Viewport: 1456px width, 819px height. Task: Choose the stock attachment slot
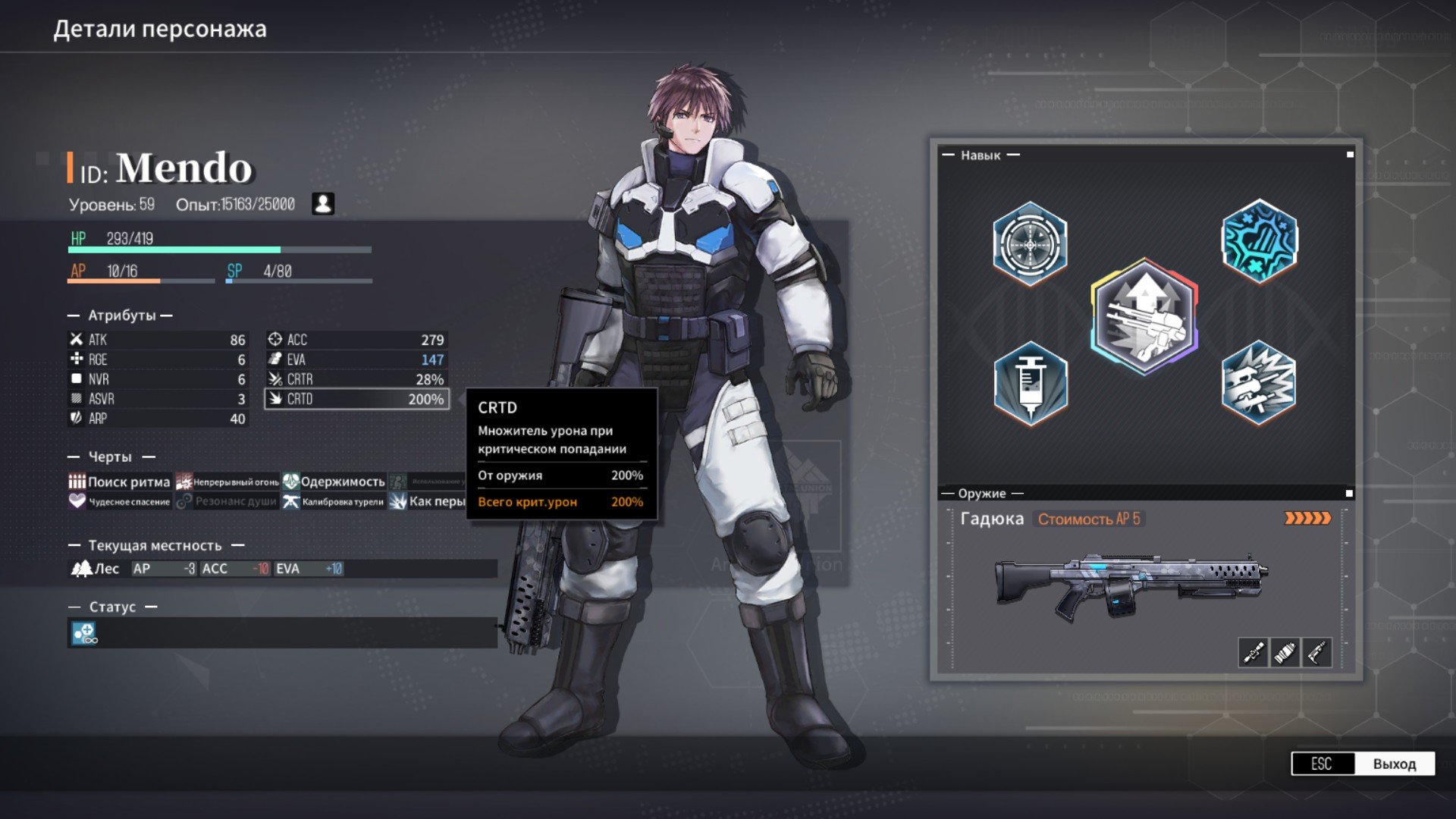tap(1317, 652)
